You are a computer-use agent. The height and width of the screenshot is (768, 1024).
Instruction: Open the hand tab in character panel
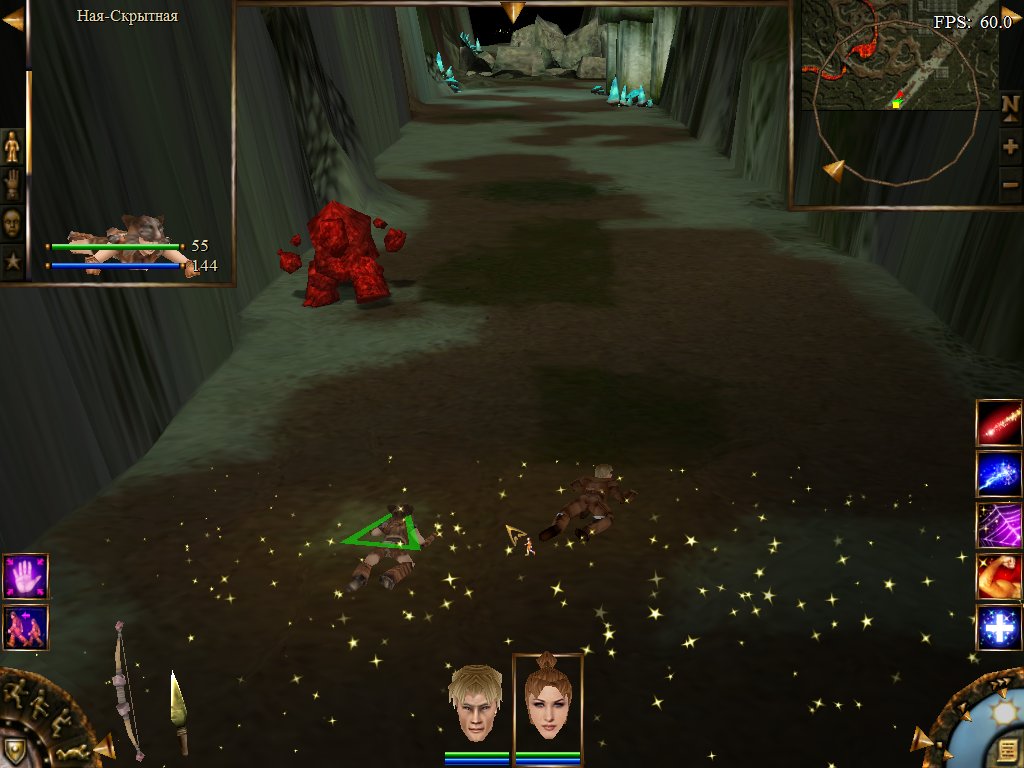point(12,184)
